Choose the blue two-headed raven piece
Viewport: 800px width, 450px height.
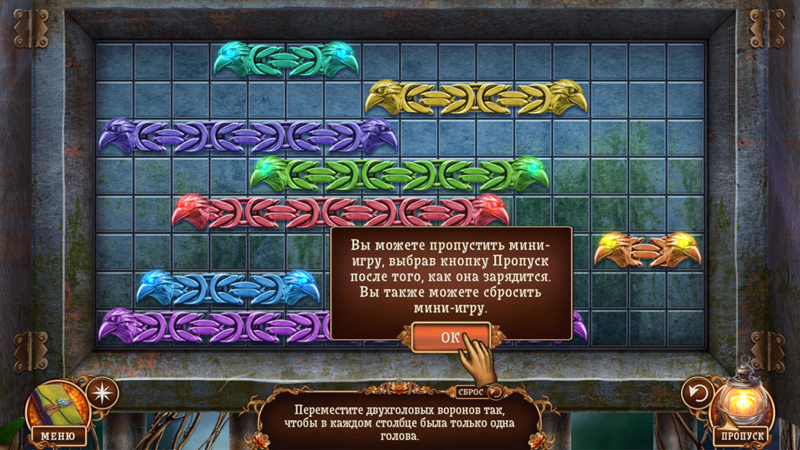pyautogui.click(x=228, y=287)
